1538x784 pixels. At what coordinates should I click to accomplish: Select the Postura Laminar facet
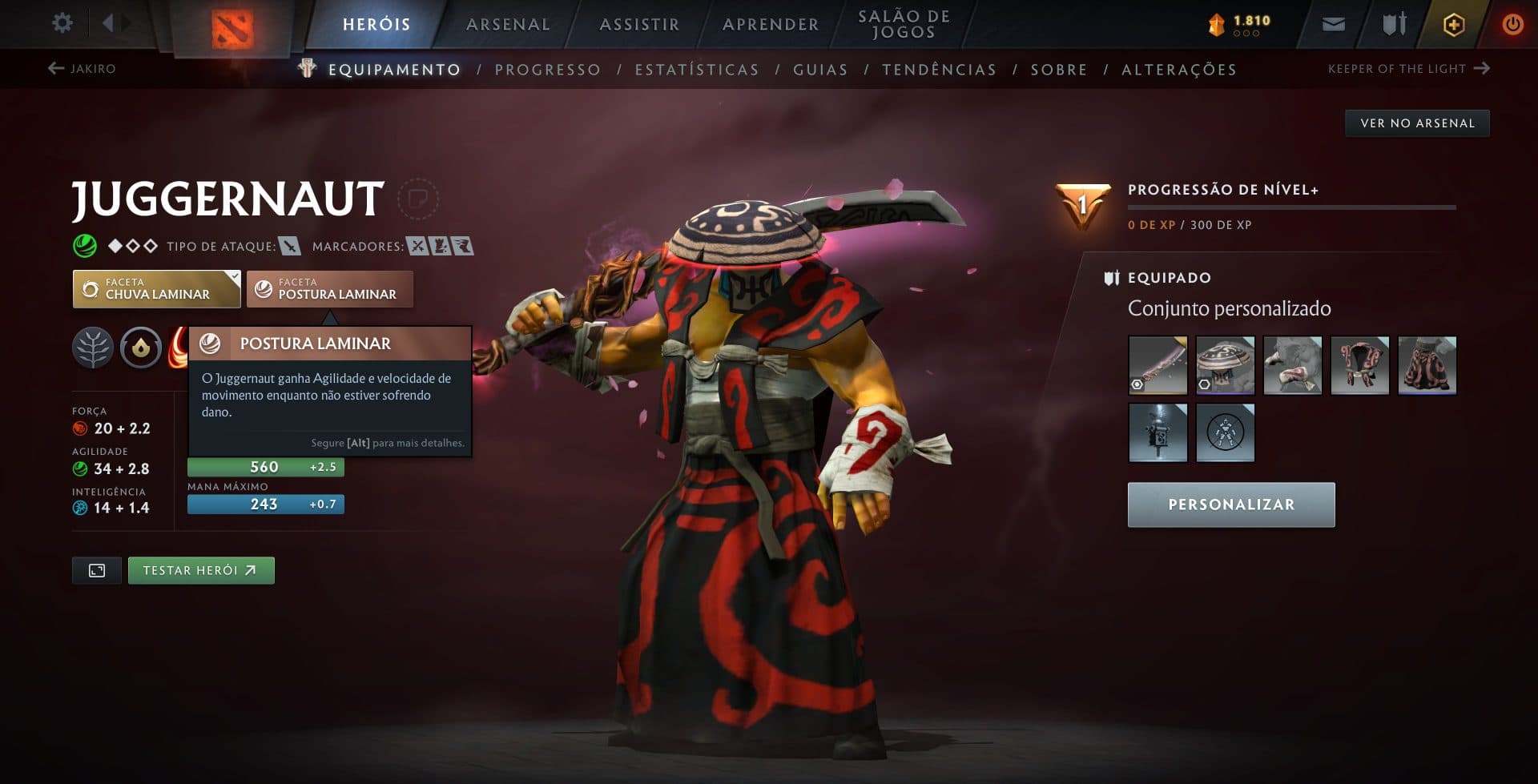point(330,289)
